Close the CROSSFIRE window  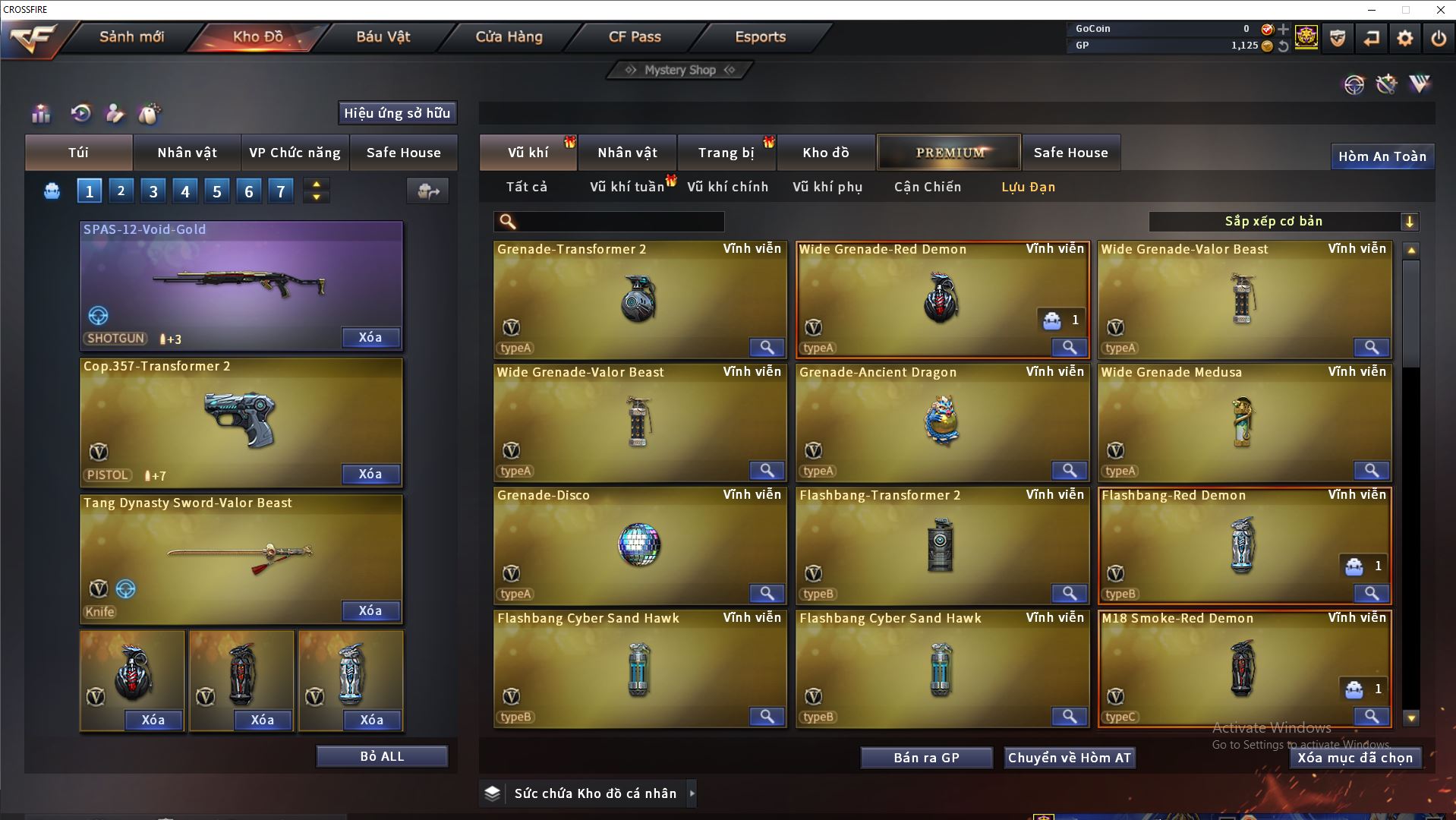tap(1440, 10)
